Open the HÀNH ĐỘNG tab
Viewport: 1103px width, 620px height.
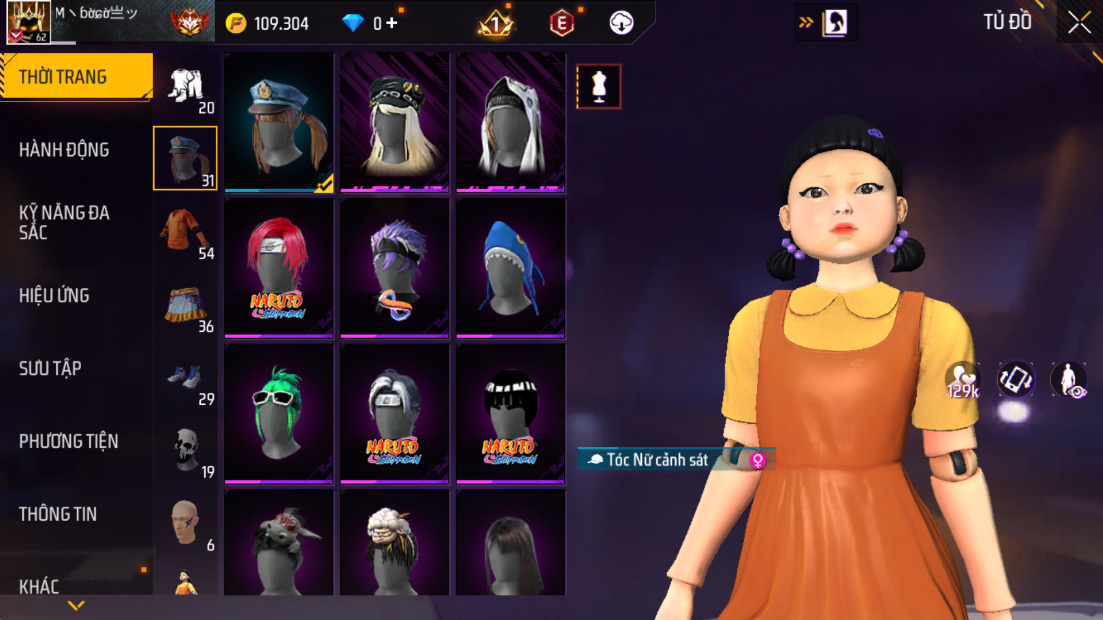pyautogui.click(x=64, y=150)
